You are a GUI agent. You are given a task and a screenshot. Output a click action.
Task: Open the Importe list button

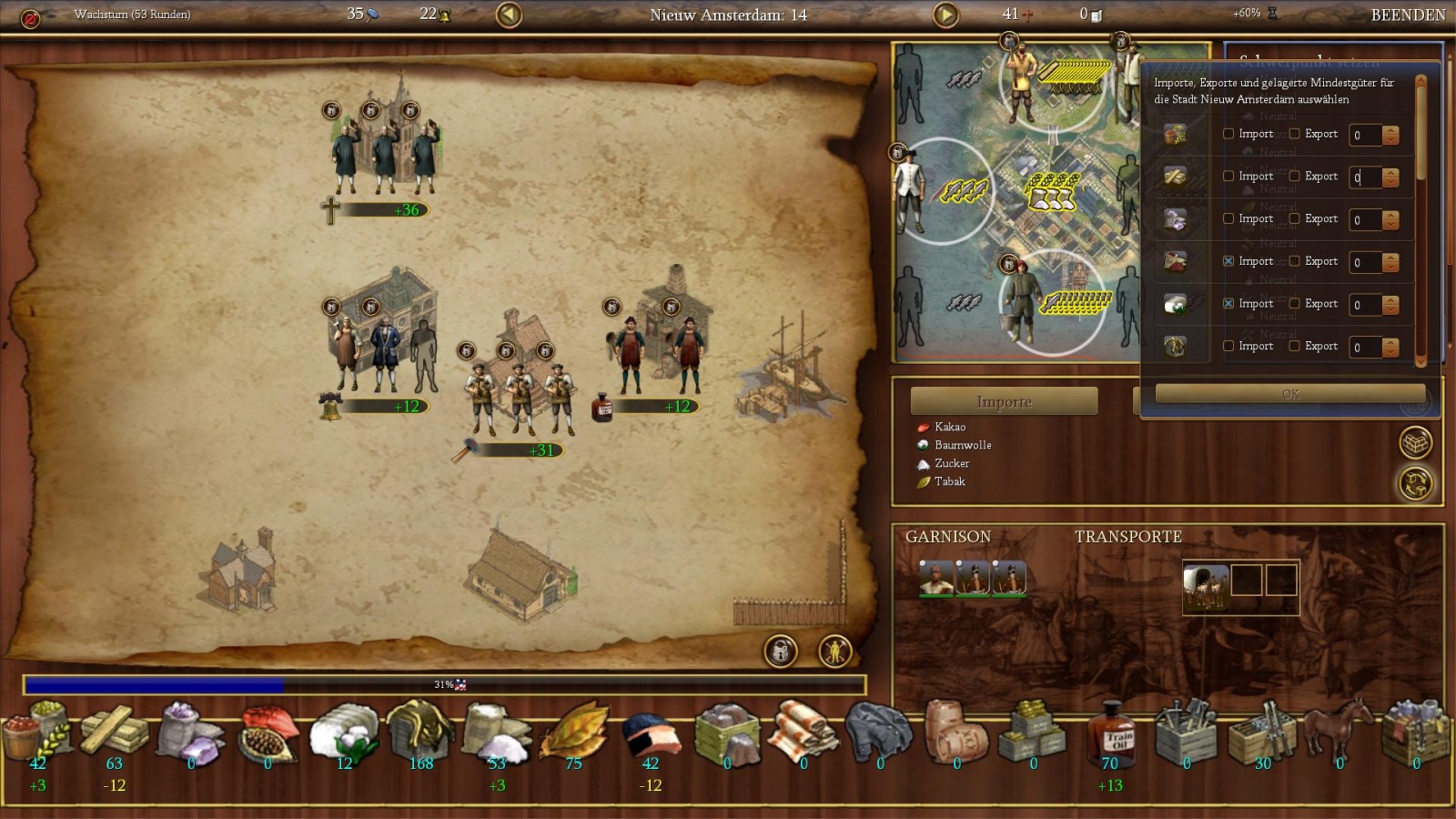click(x=1004, y=401)
